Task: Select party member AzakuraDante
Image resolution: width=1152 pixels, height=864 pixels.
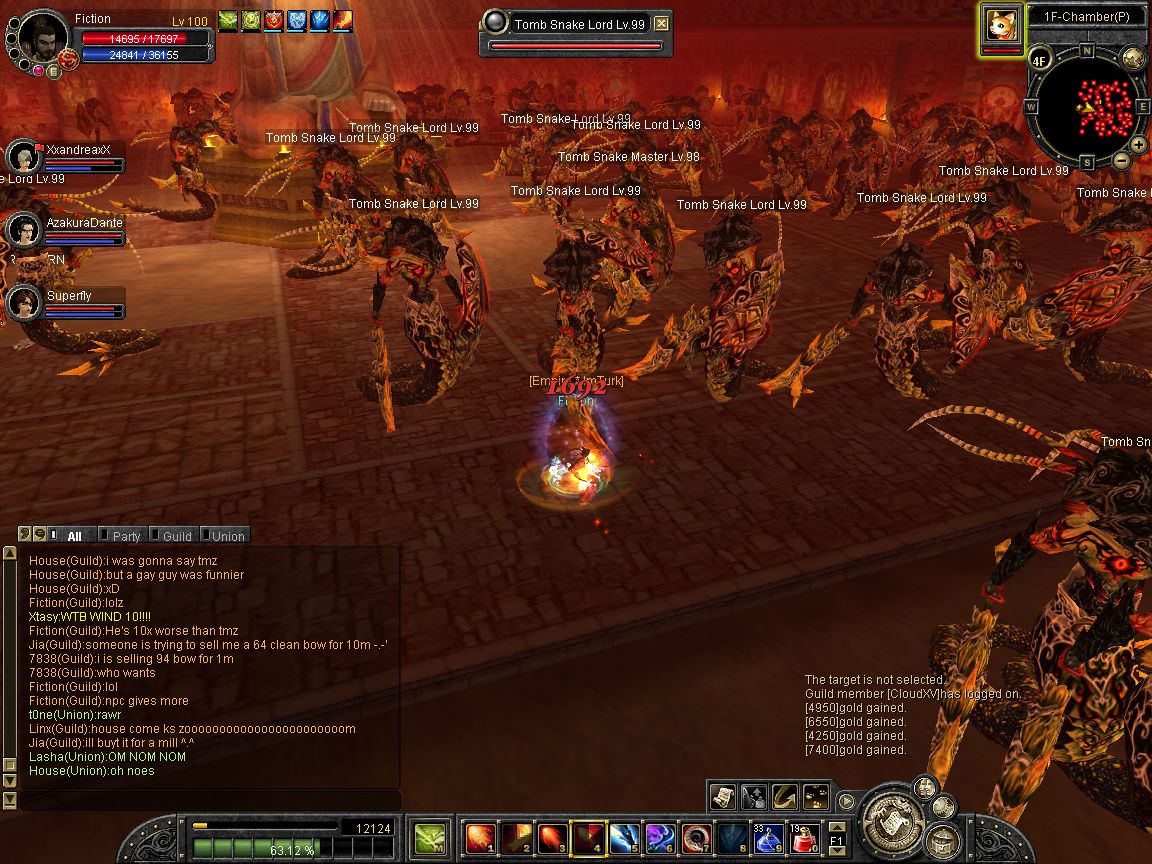Action: click(23, 230)
